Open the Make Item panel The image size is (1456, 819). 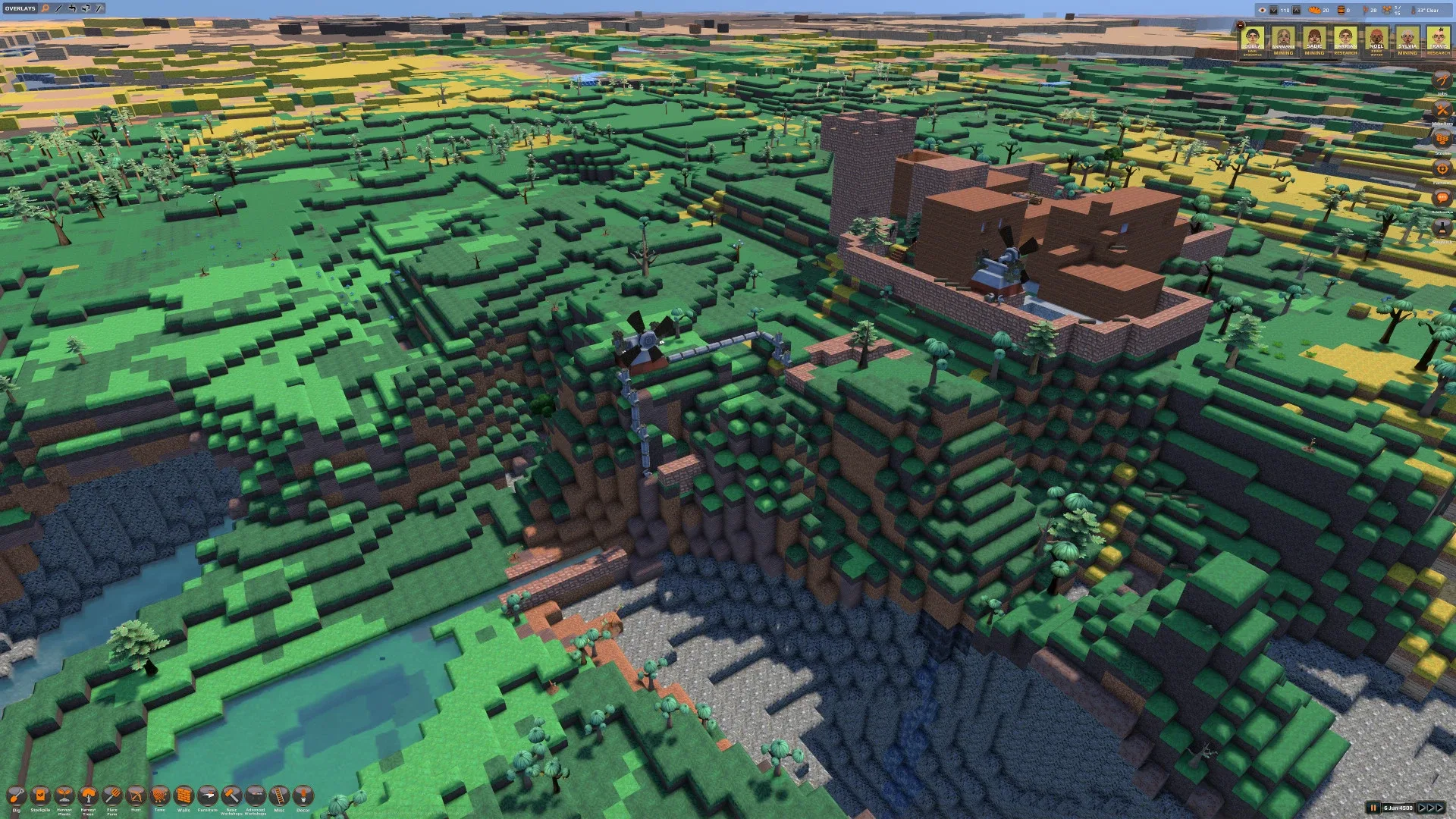1442,108
